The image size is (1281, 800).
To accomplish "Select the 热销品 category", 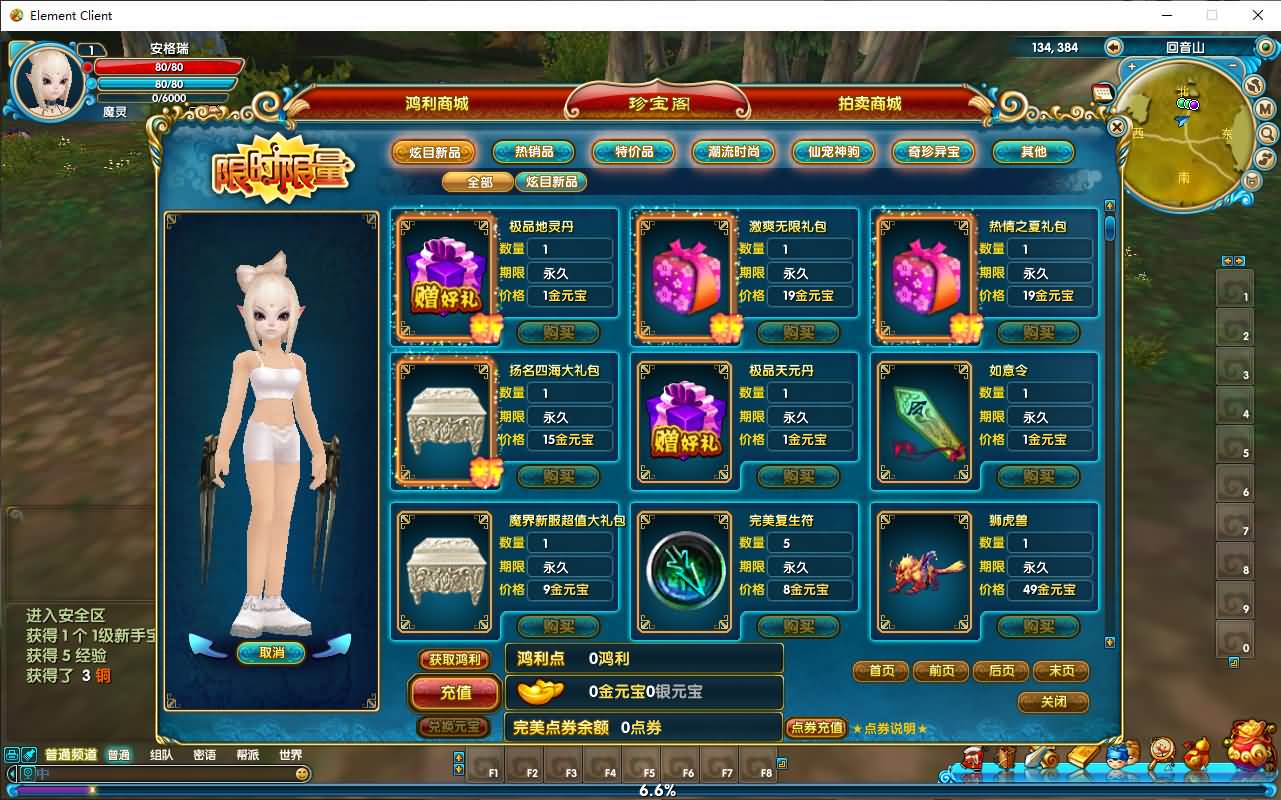I will click(534, 152).
